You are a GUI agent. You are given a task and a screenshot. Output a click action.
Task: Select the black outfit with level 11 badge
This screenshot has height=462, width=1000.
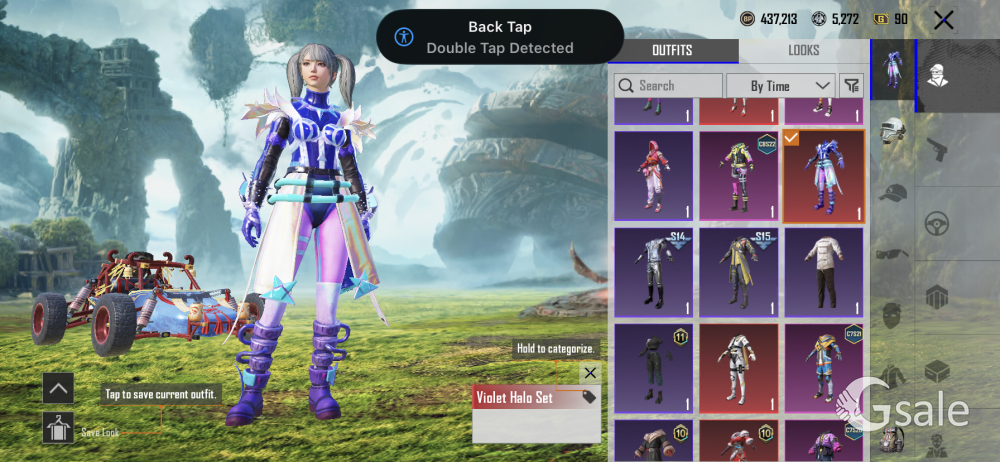point(653,367)
